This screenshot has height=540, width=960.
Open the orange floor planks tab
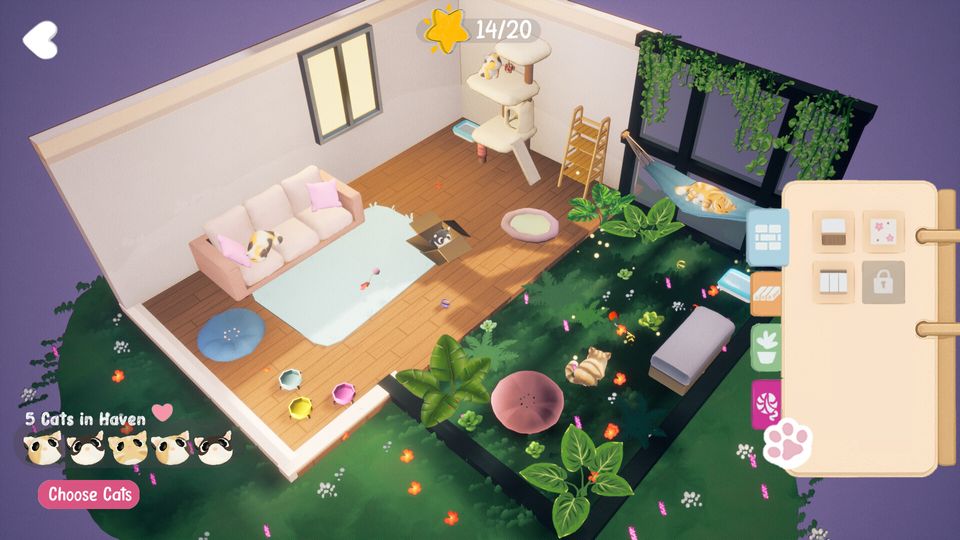(x=768, y=293)
